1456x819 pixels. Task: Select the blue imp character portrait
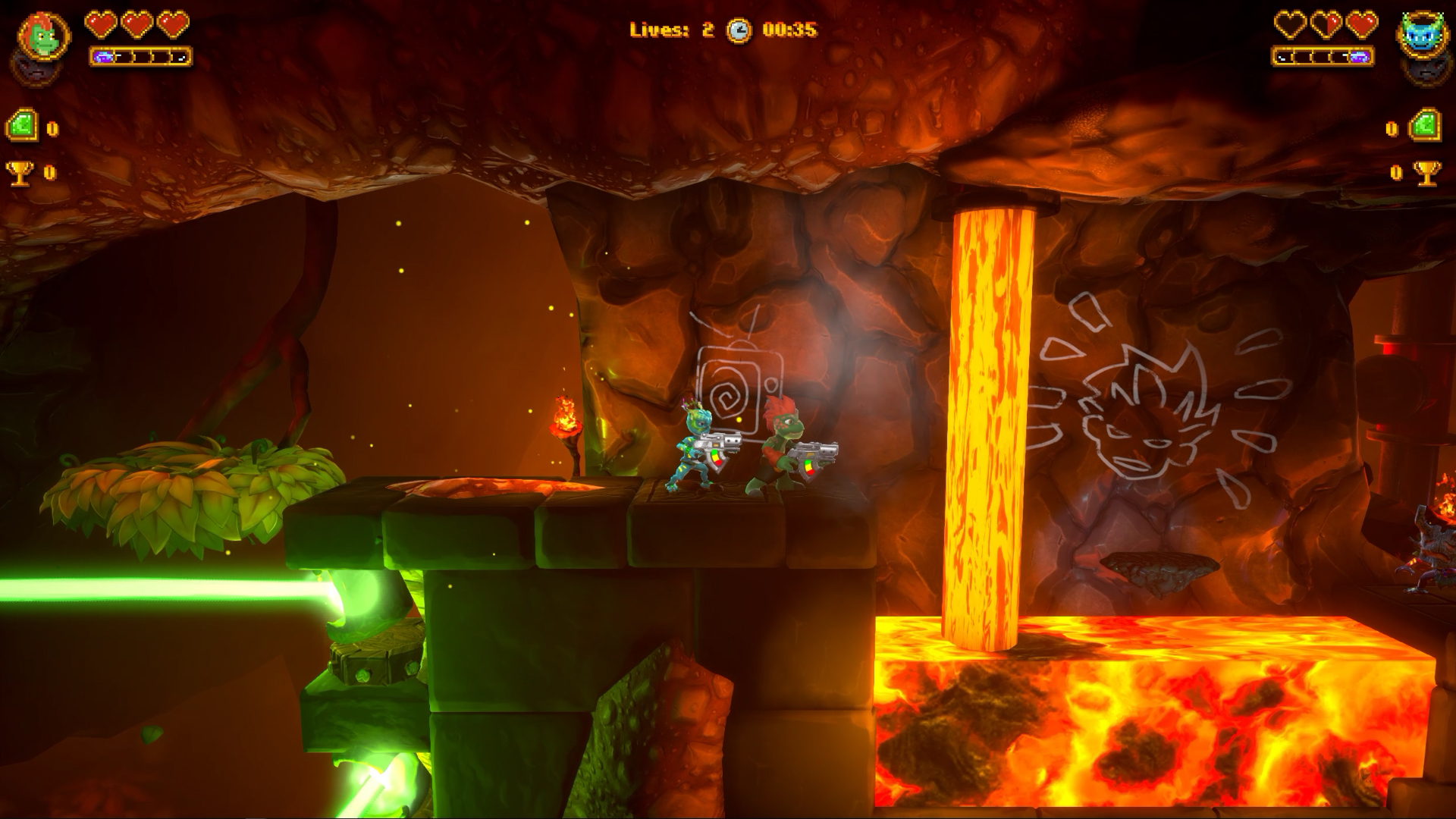point(1422,32)
